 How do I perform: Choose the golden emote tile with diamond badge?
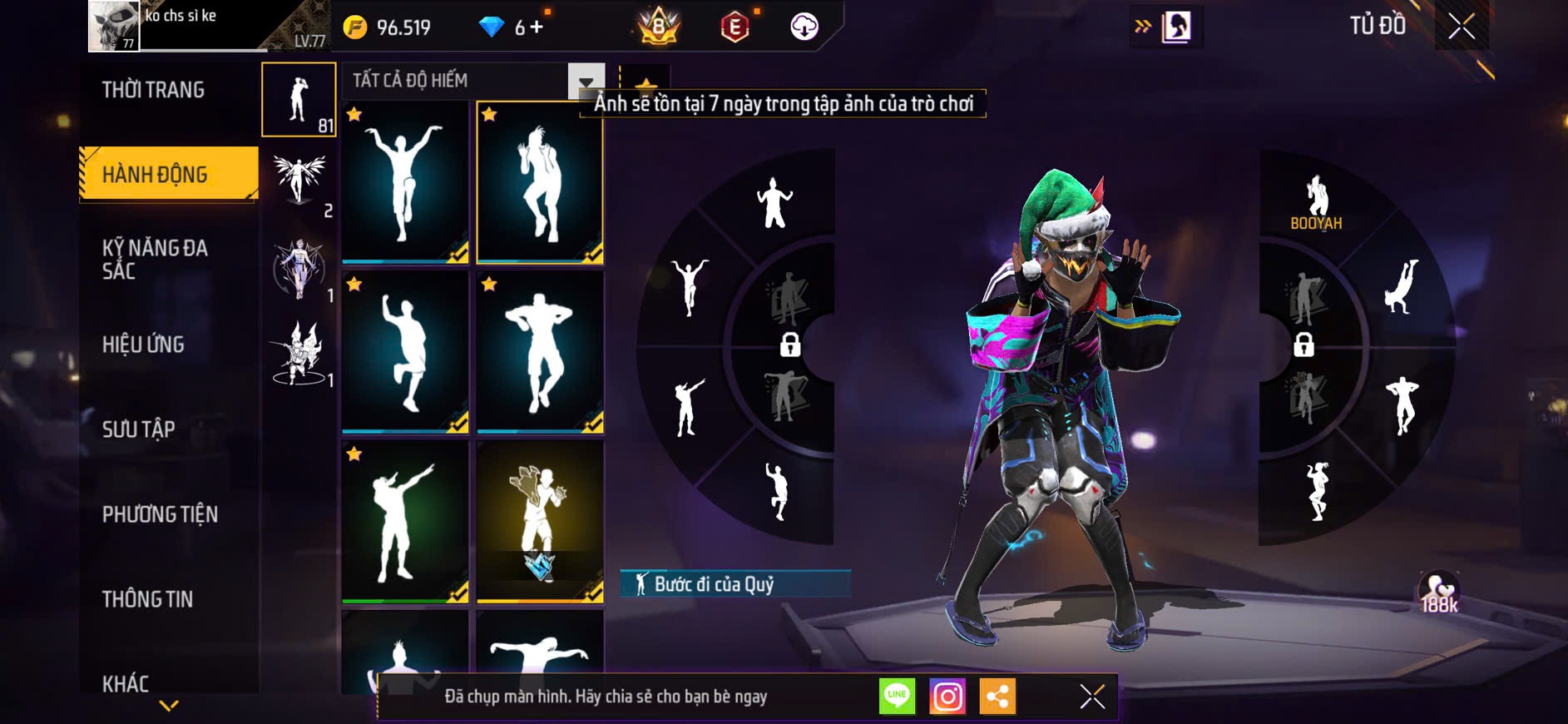pos(540,521)
